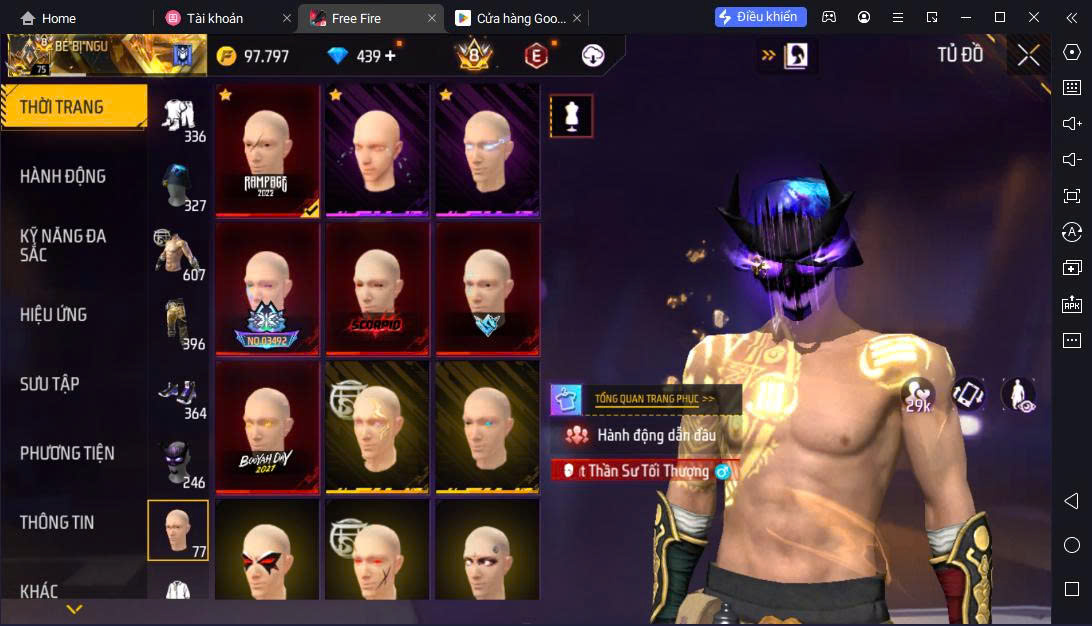Switch to Kỹ Năng Đa Sắc category
Image resolution: width=1092 pixels, height=626 pixels.
pyautogui.click(x=63, y=245)
